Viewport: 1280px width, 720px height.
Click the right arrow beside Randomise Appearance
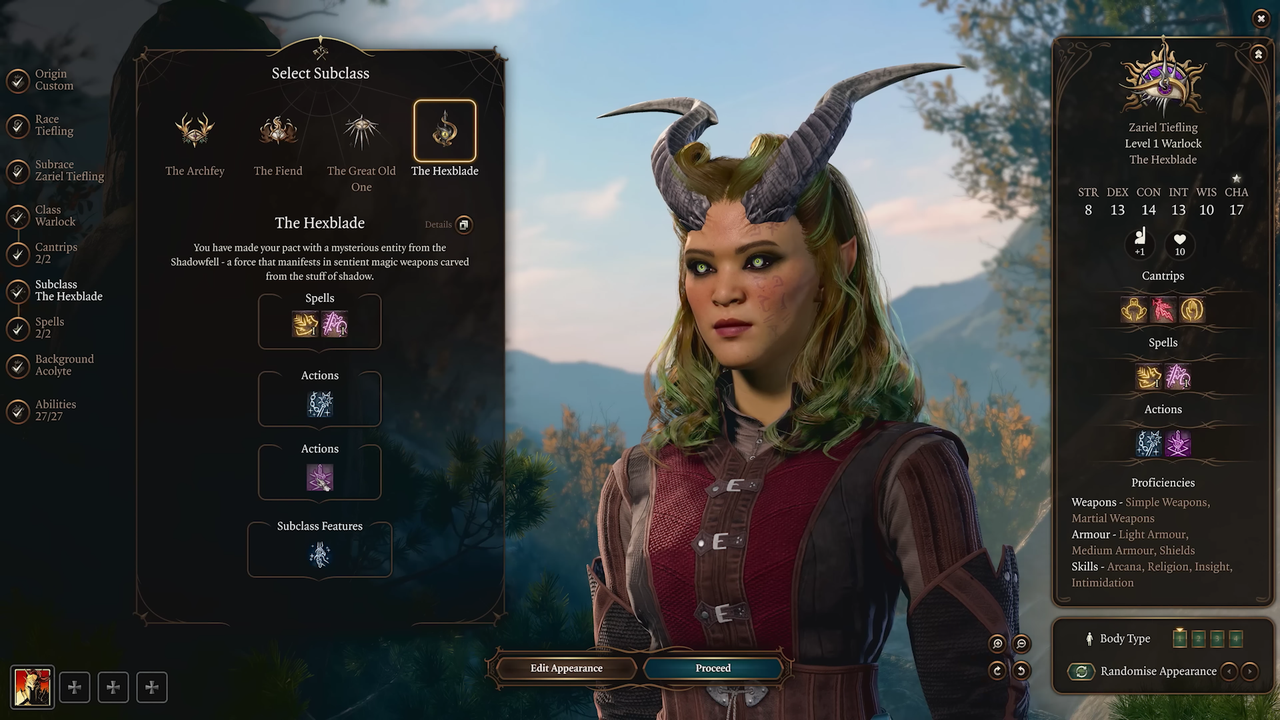(x=1250, y=671)
